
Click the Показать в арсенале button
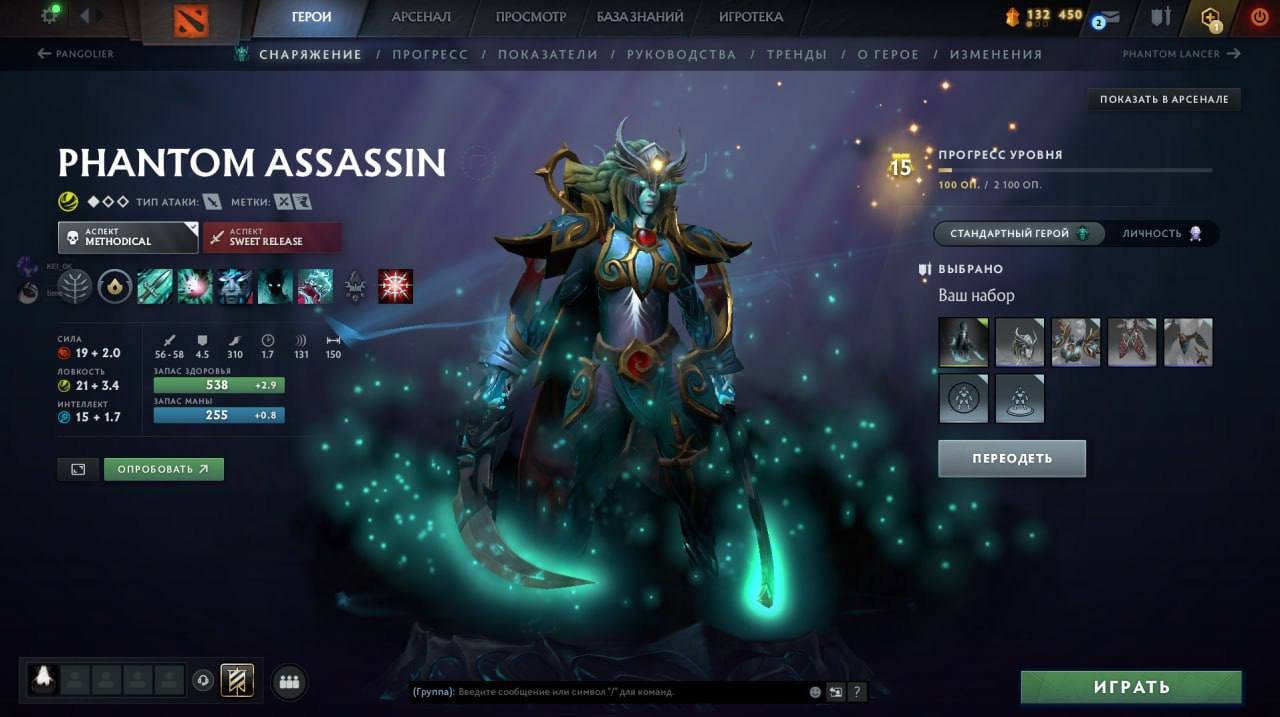(x=1164, y=99)
